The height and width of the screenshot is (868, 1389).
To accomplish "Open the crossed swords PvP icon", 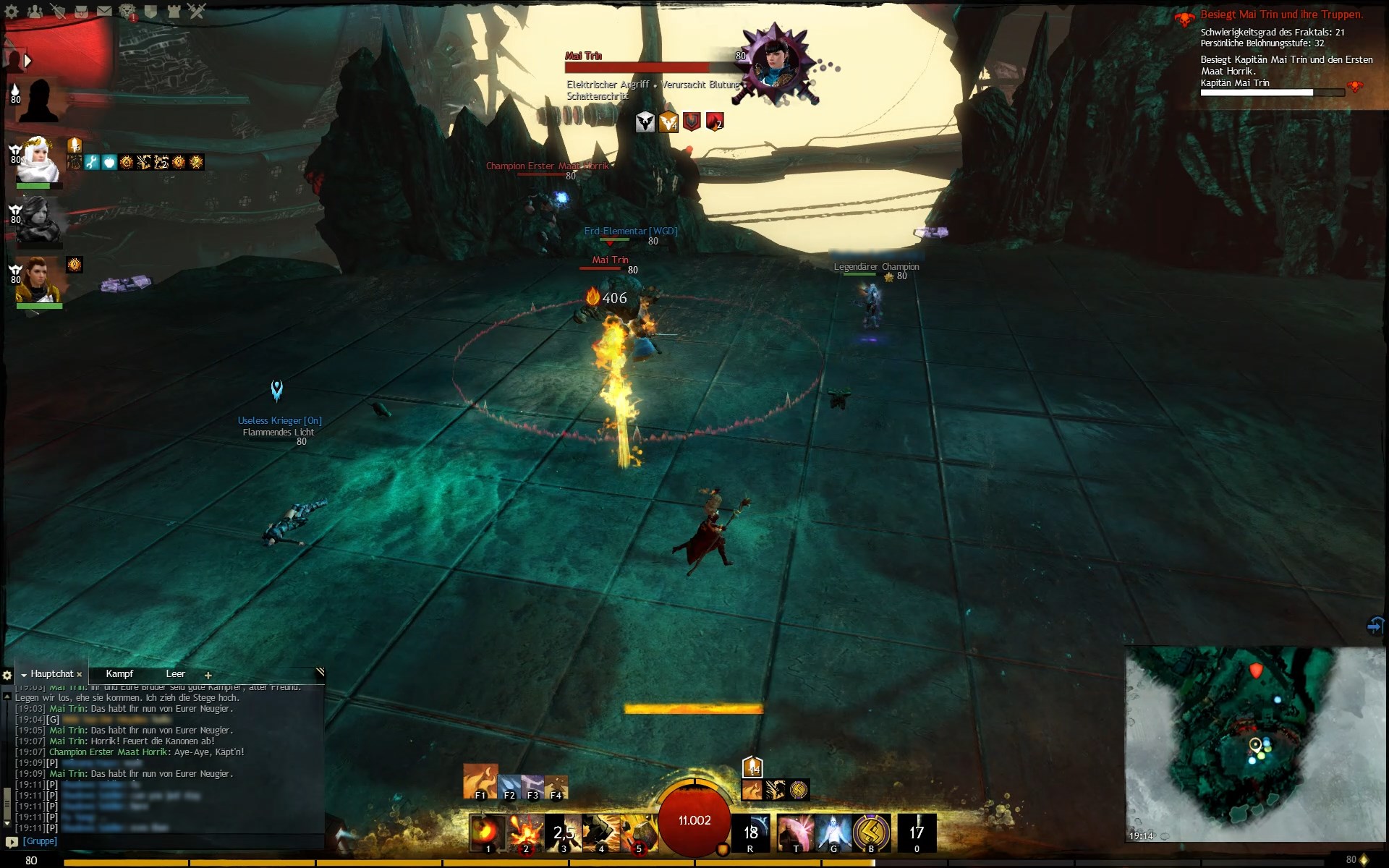I will 197,11.
